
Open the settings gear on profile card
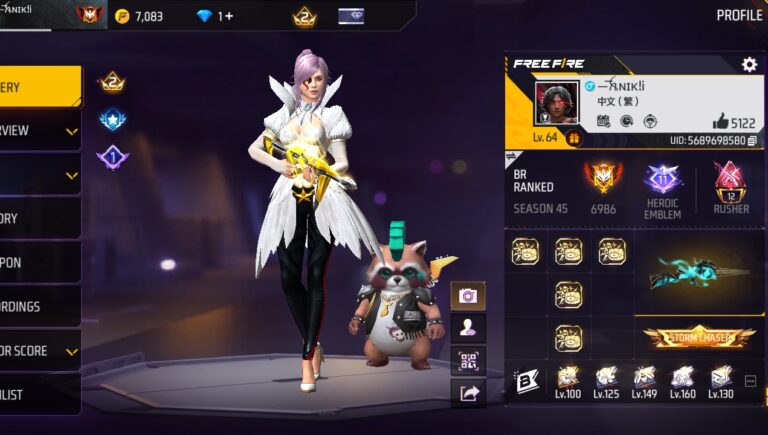[x=749, y=64]
